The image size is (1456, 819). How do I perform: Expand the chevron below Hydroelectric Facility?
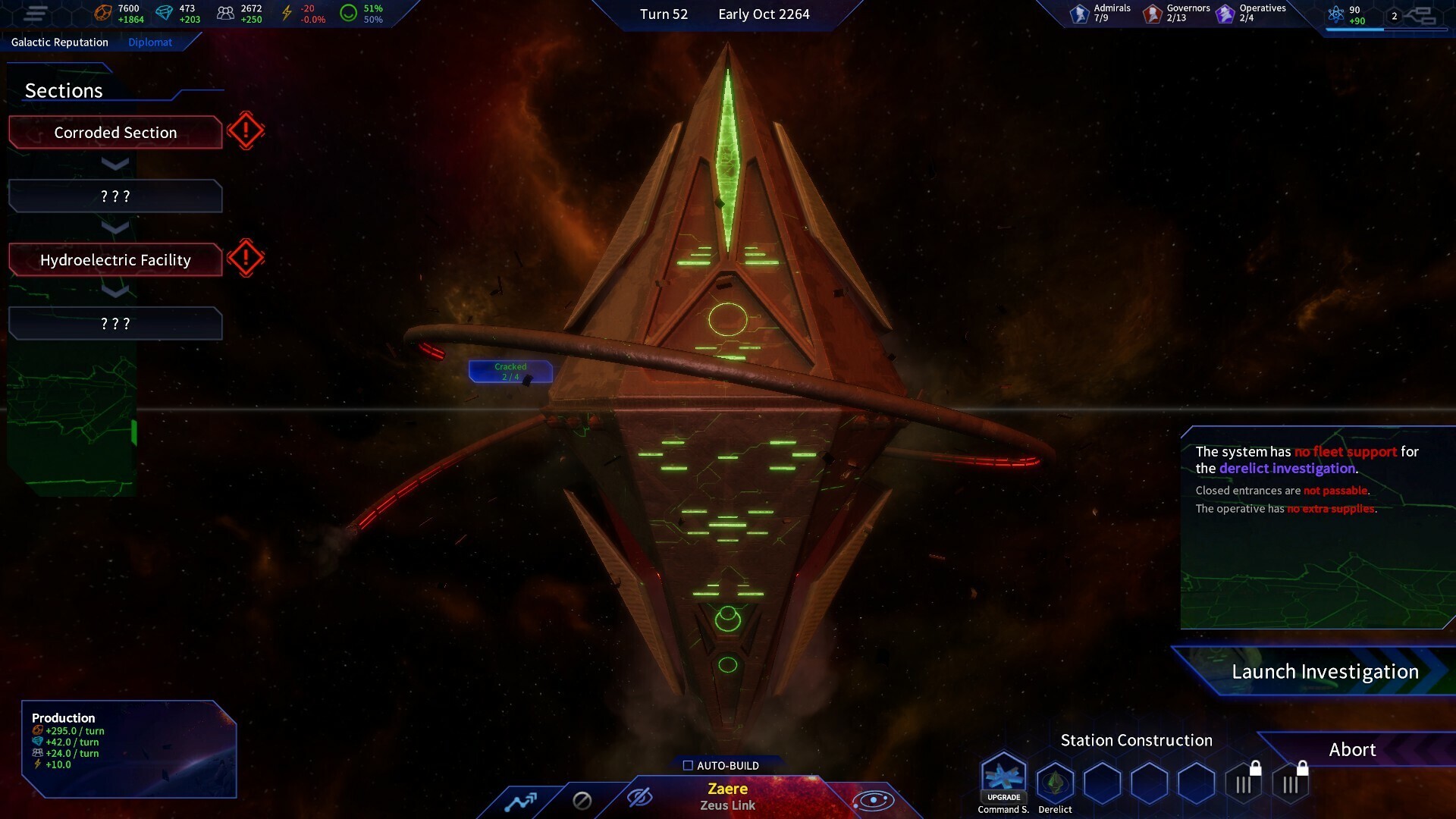(x=115, y=291)
